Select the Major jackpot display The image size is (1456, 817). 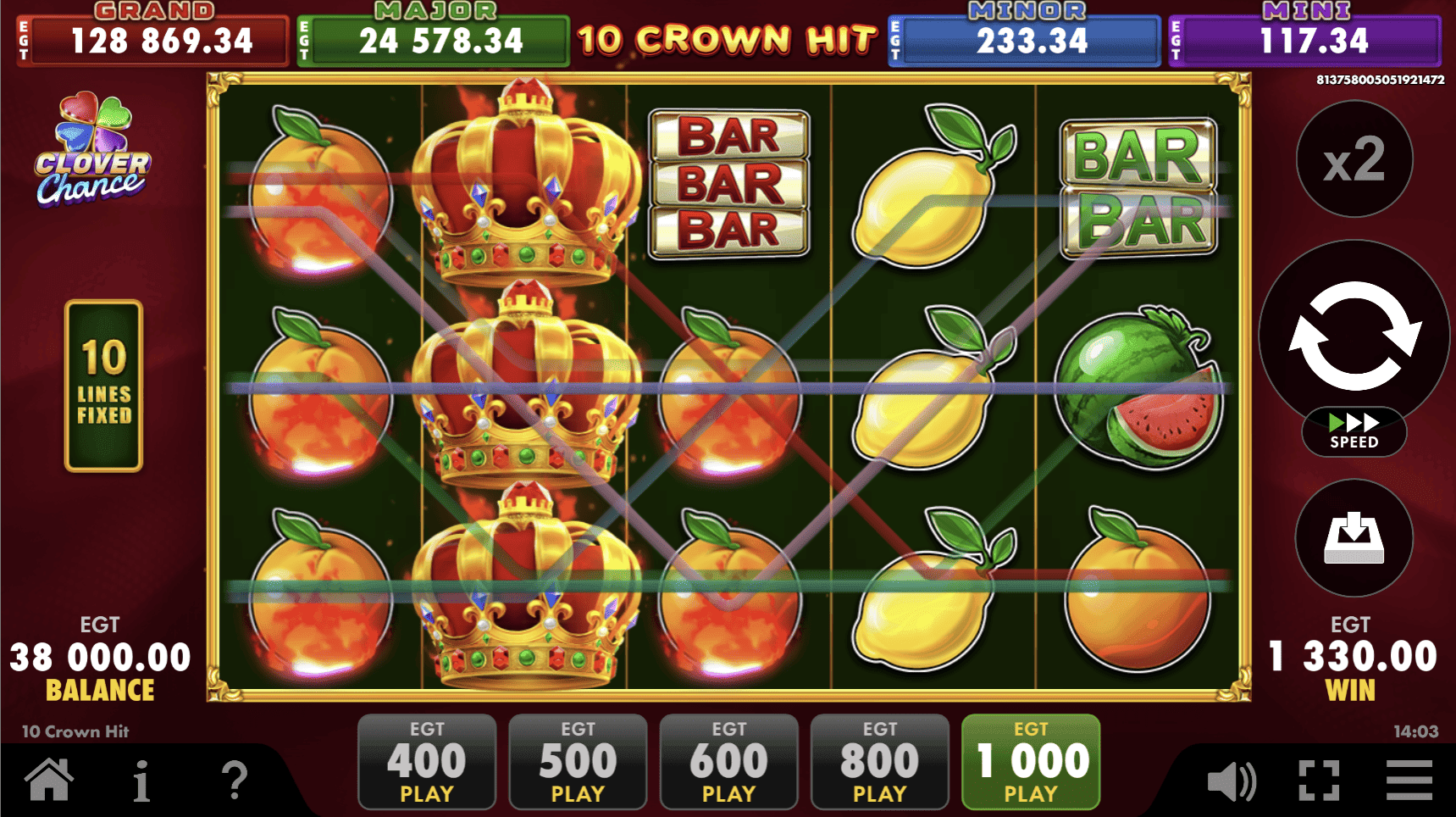(x=432, y=38)
